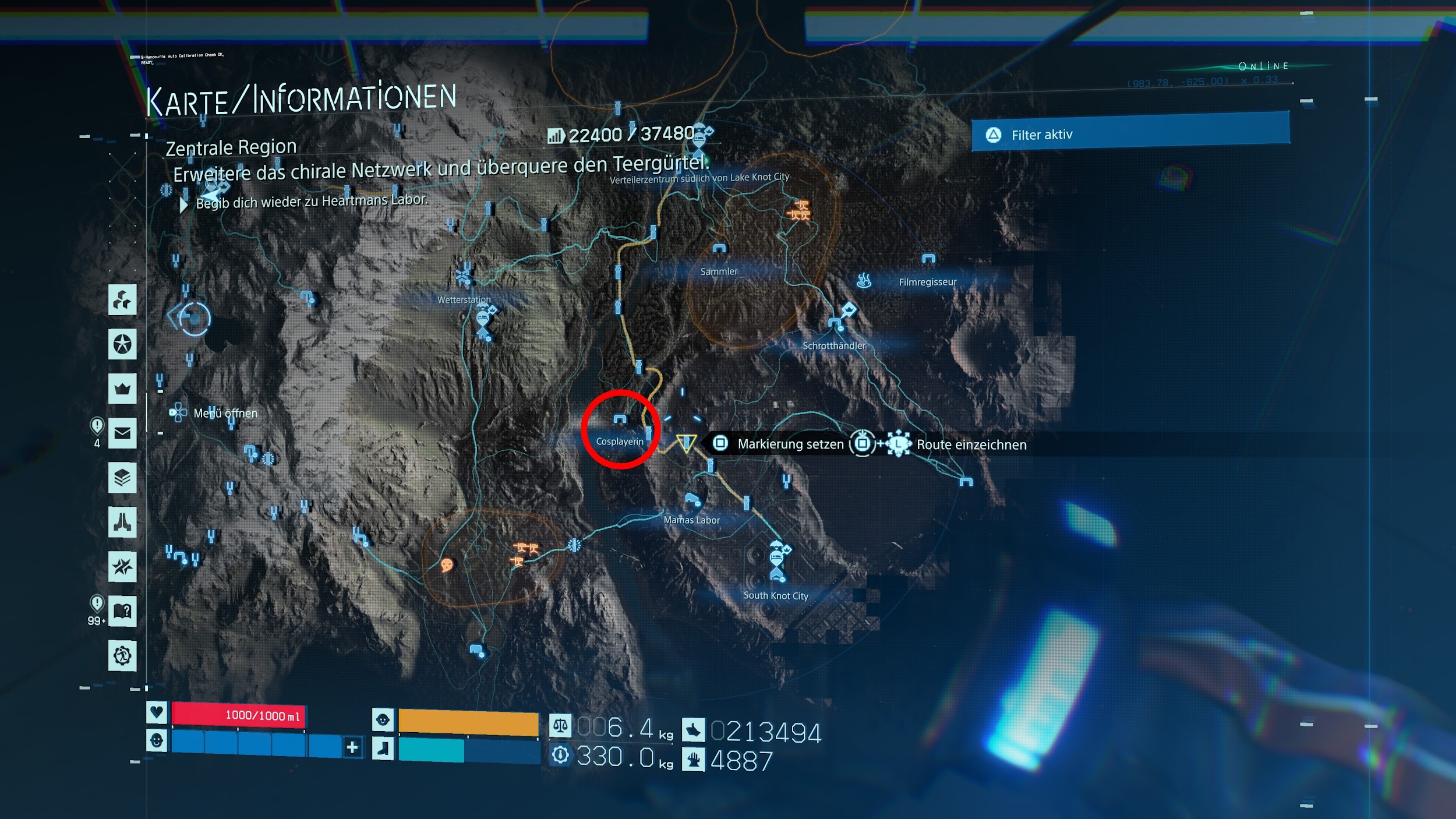Open the praying hands sidebar menu
This screenshot has height=819, width=1456.
click(122, 522)
